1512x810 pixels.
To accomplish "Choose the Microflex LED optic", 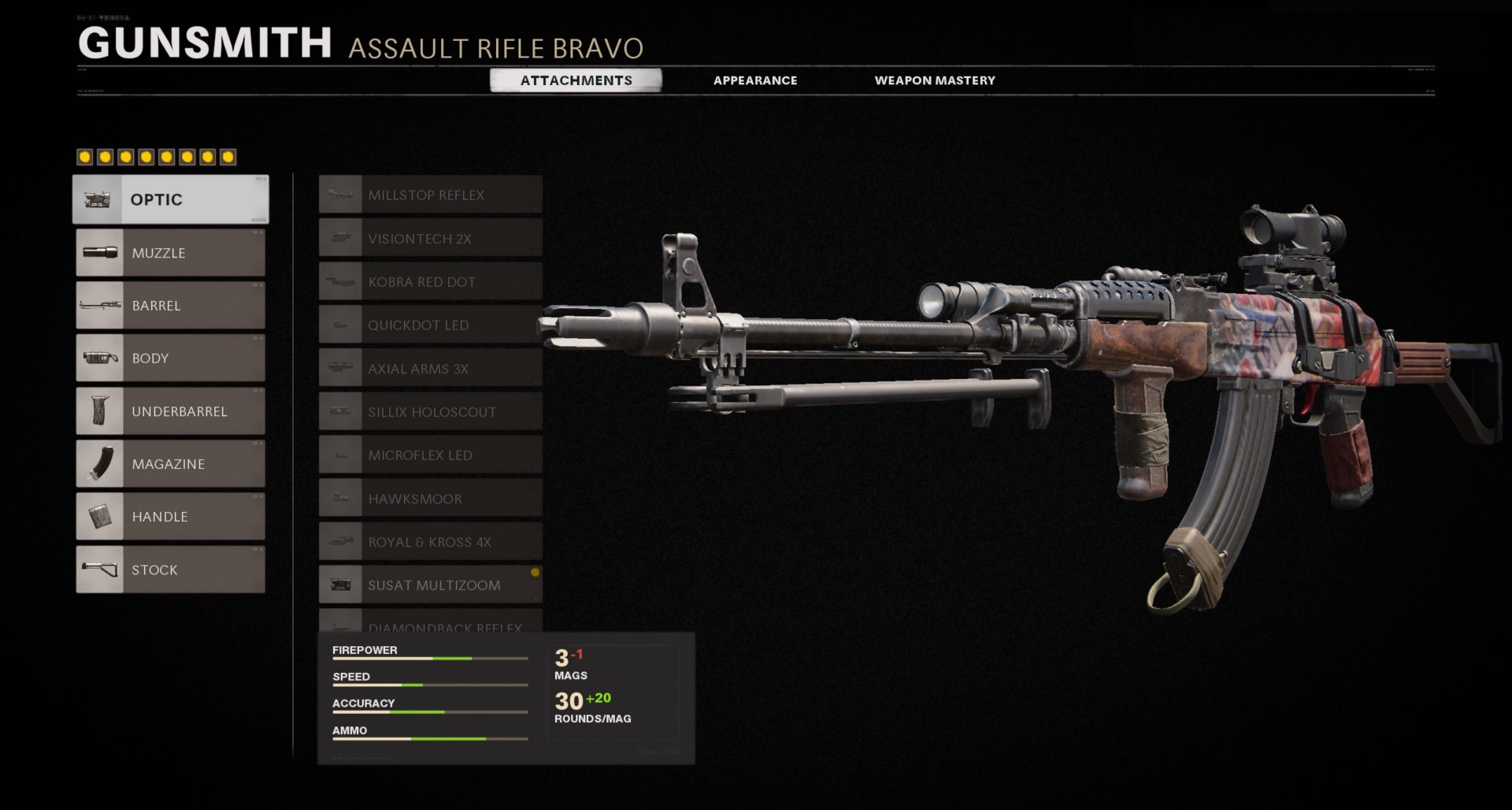I will pyautogui.click(x=431, y=455).
